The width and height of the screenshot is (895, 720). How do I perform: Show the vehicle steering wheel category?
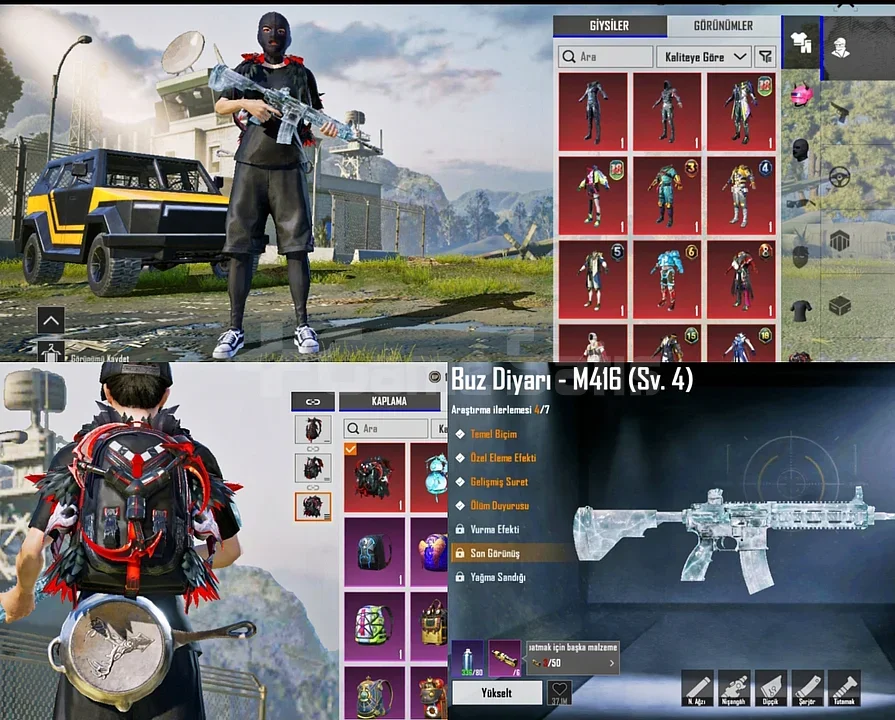point(839,177)
